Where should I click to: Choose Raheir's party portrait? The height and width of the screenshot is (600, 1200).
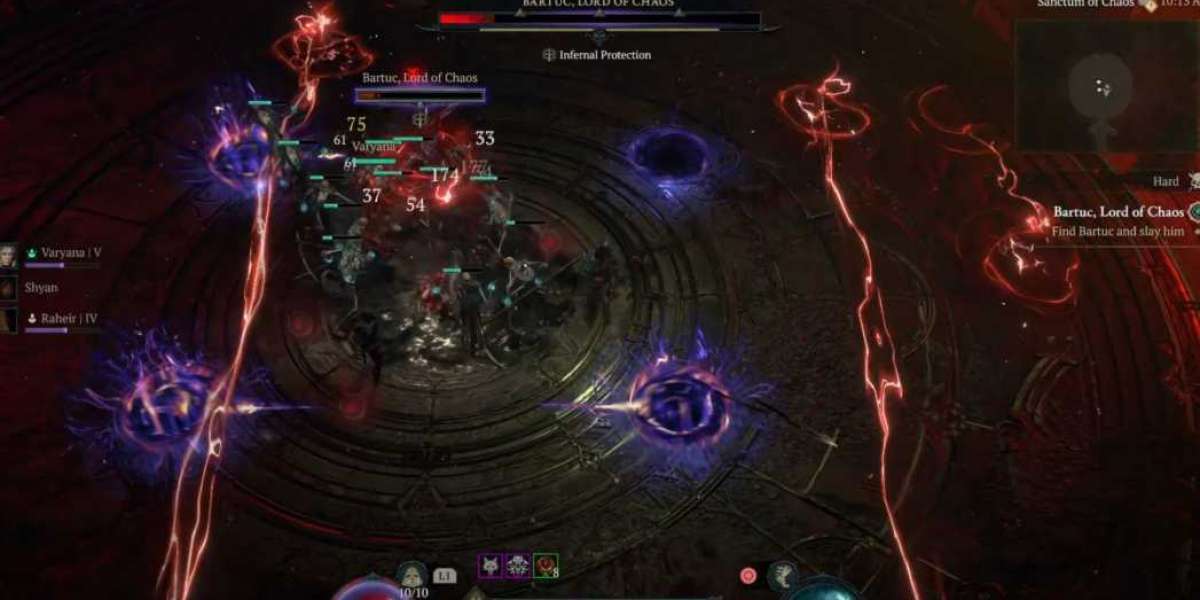tap(9, 320)
